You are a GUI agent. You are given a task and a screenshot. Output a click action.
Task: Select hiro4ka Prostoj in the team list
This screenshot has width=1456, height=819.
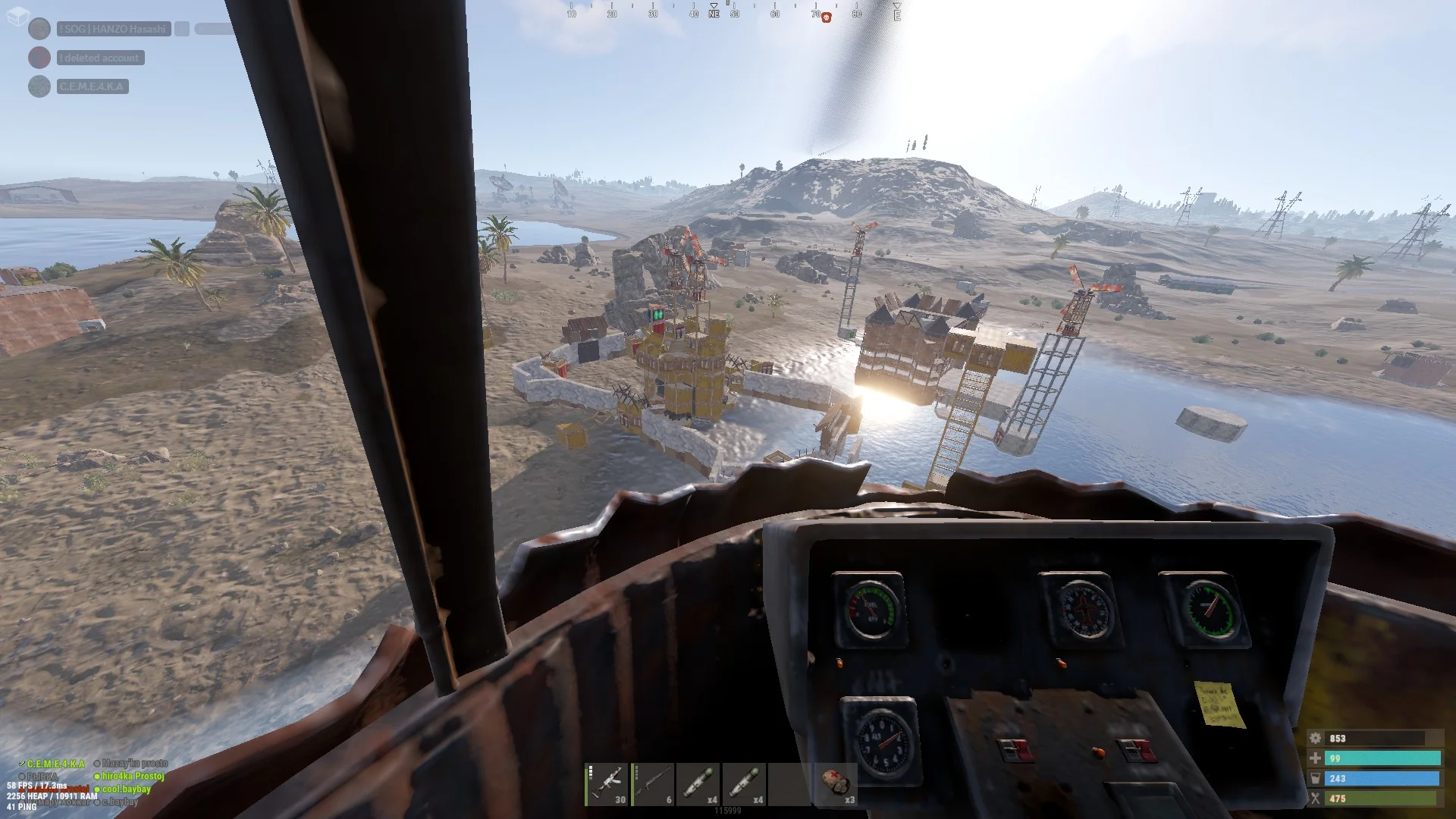click(133, 776)
